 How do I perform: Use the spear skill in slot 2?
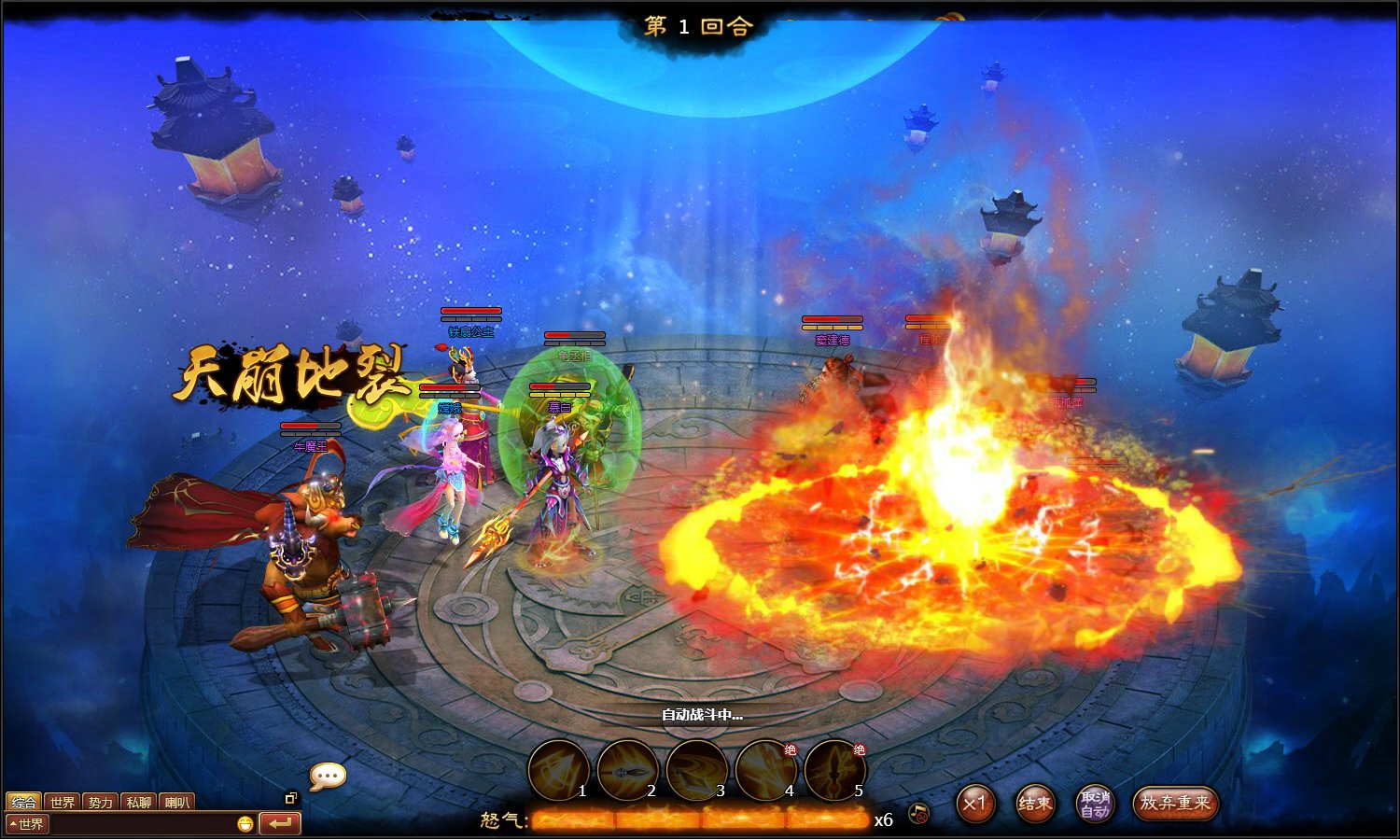pyautogui.click(x=627, y=770)
